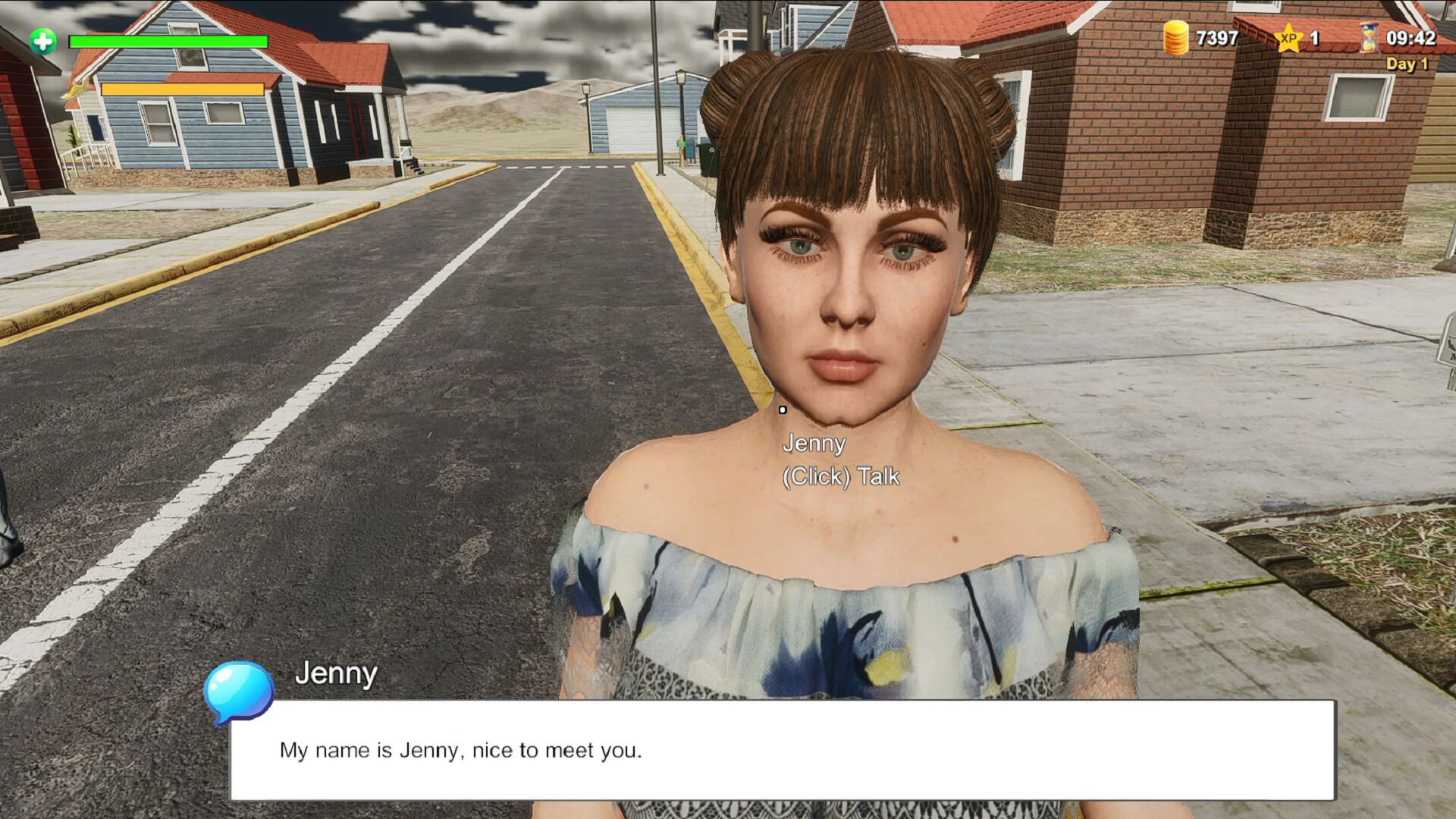Select the gold coin stack icon

tap(1175, 38)
